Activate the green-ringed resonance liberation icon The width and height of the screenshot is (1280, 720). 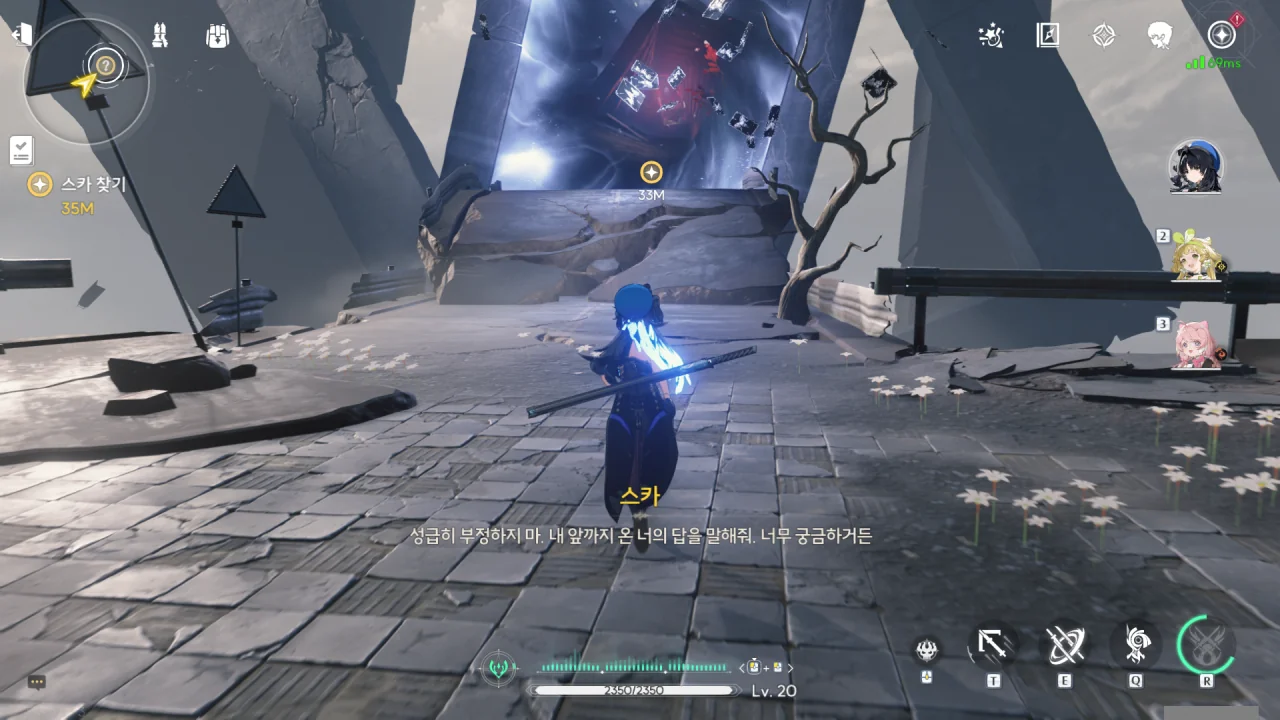point(1206,644)
